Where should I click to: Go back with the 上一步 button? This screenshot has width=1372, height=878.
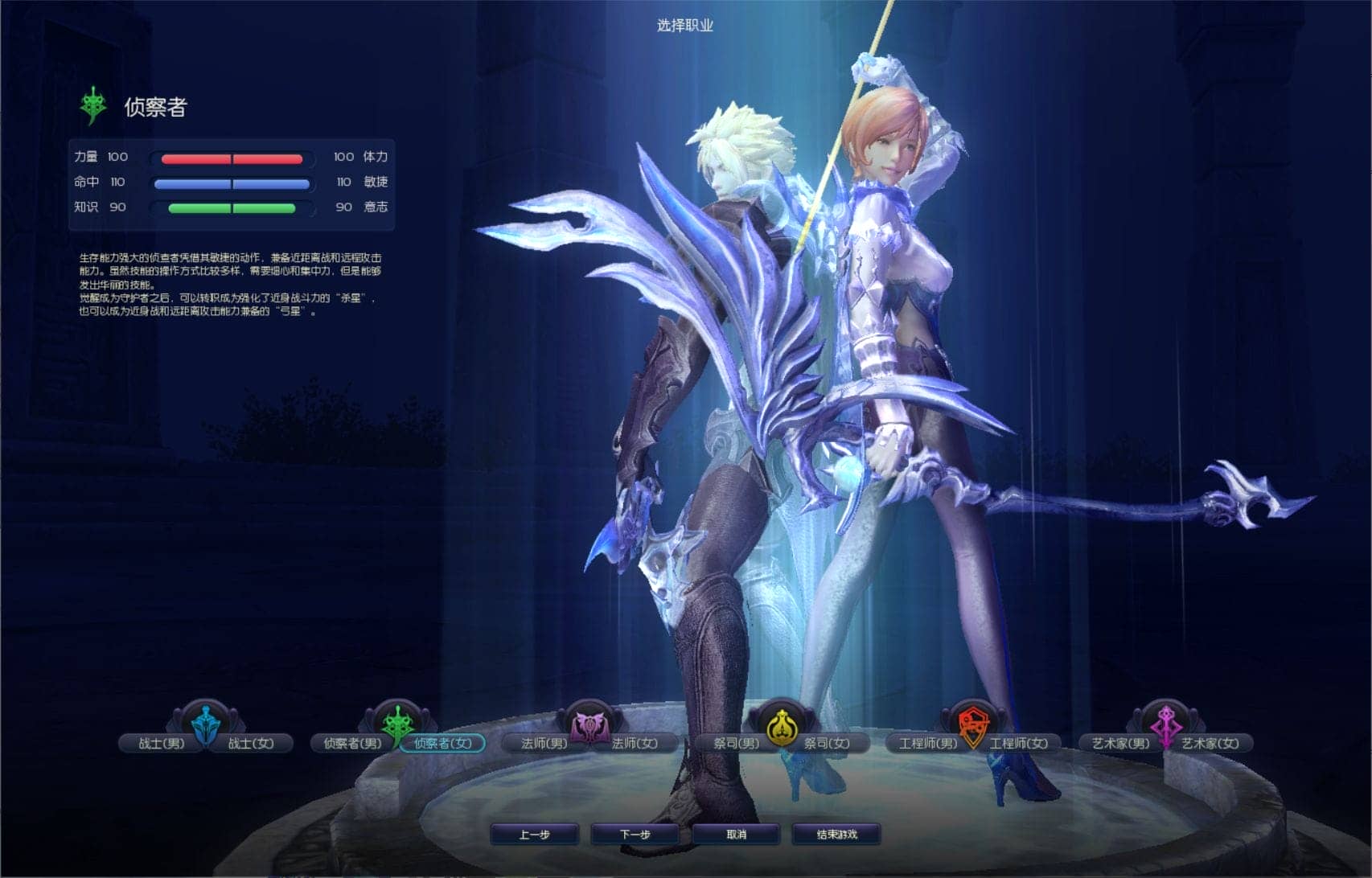pyautogui.click(x=534, y=835)
